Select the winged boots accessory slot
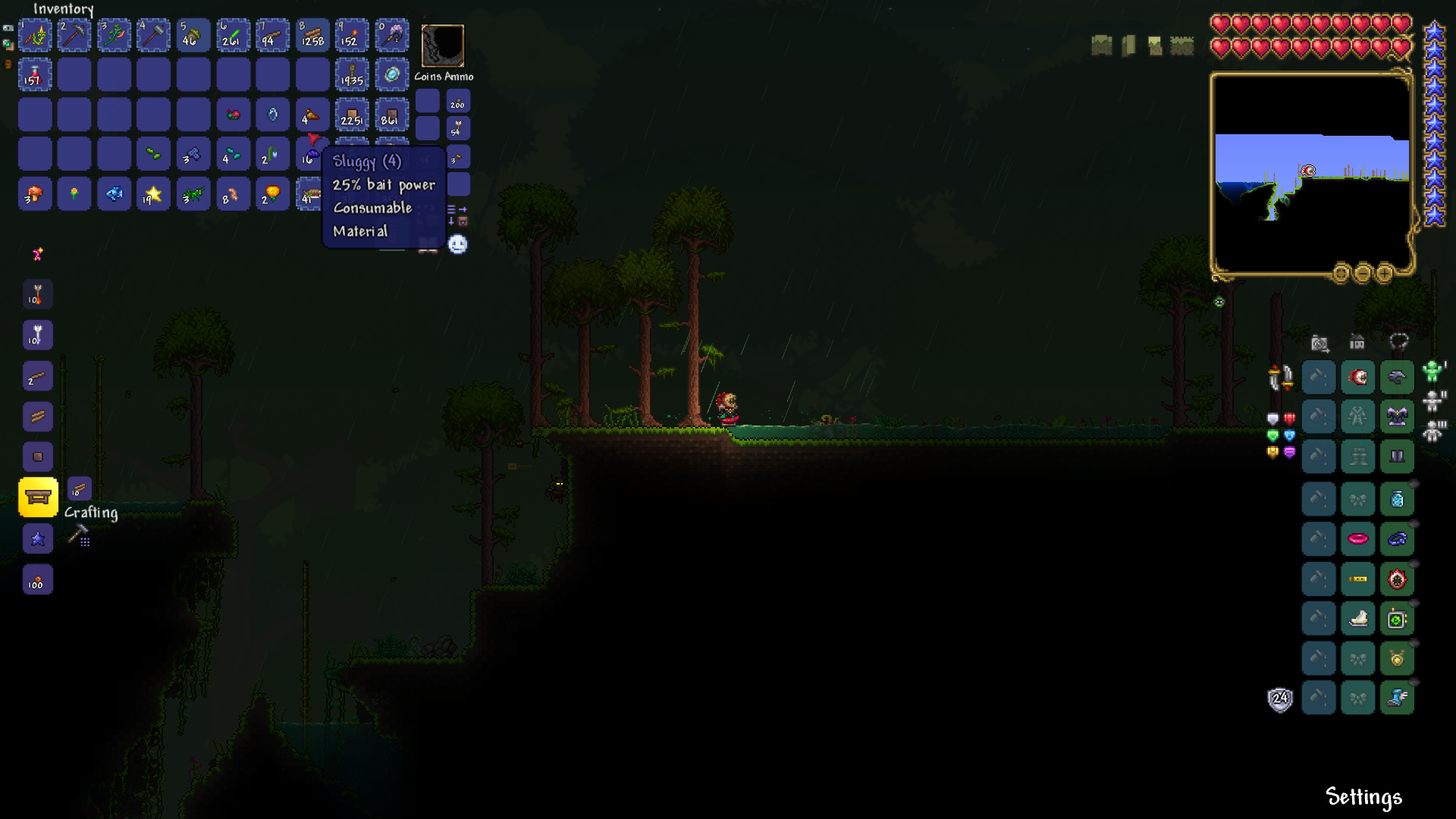Viewport: 1456px width, 819px height. point(1397,698)
